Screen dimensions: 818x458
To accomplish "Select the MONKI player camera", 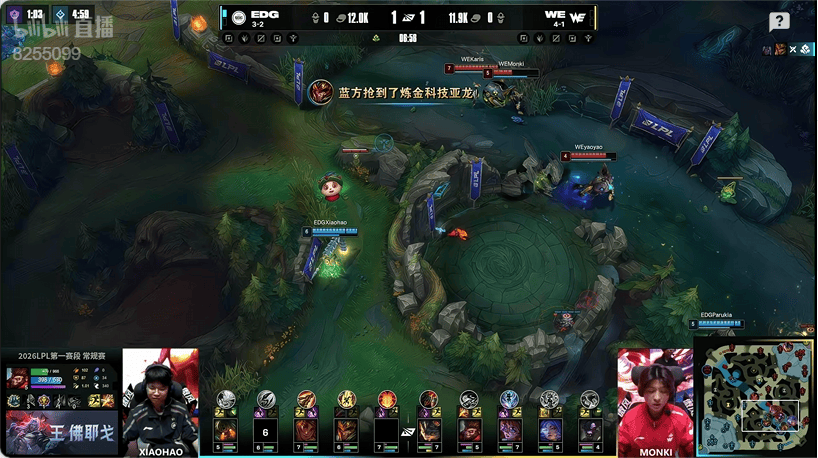I will click(x=655, y=397).
